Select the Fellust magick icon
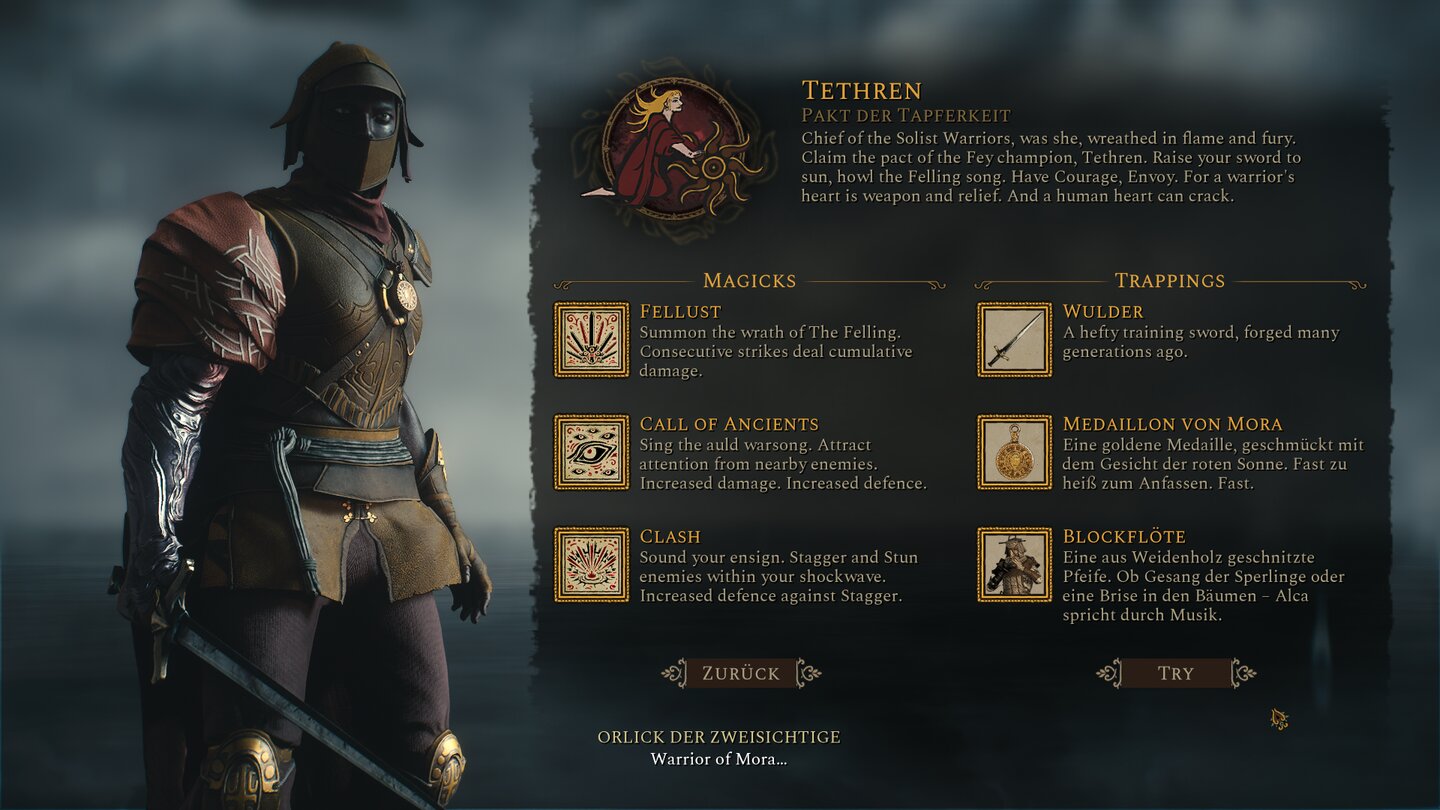Viewport: 1440px width, 810px height. 592,340
